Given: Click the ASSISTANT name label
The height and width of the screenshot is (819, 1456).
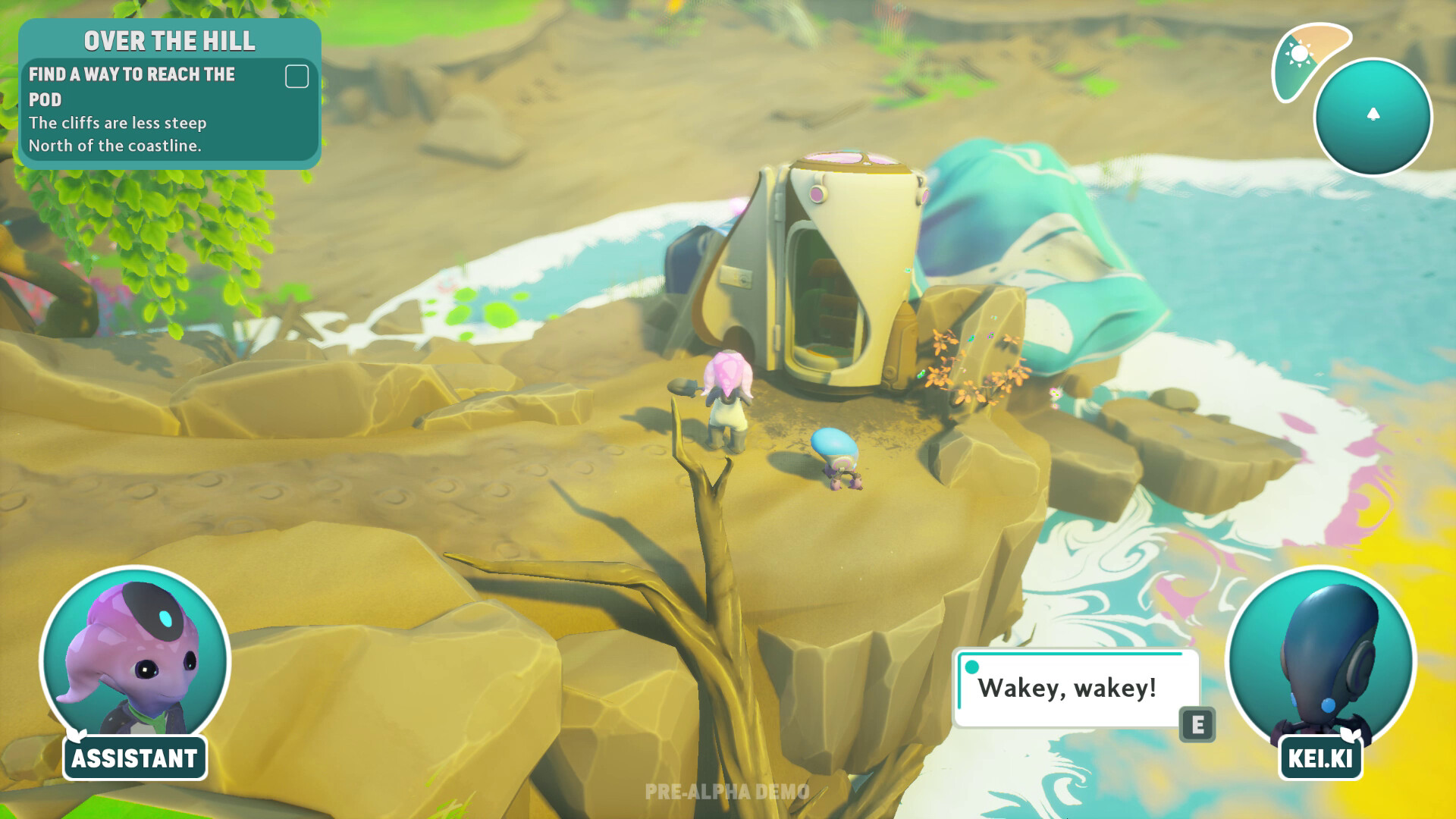Looking at the screenshot, I should (x=133, y=758).
